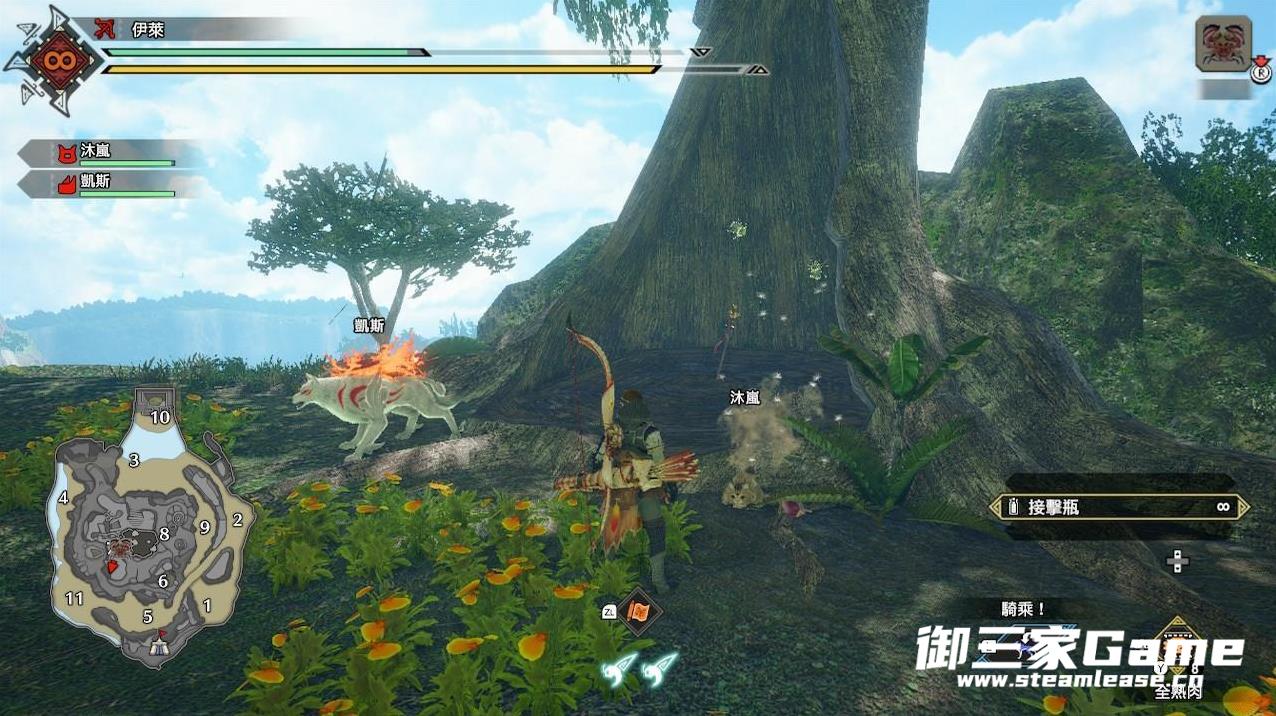The image size is (1276, 716).
Task: Select buddy 凱斯 in the party list
Action: click(x=112, y=185)
